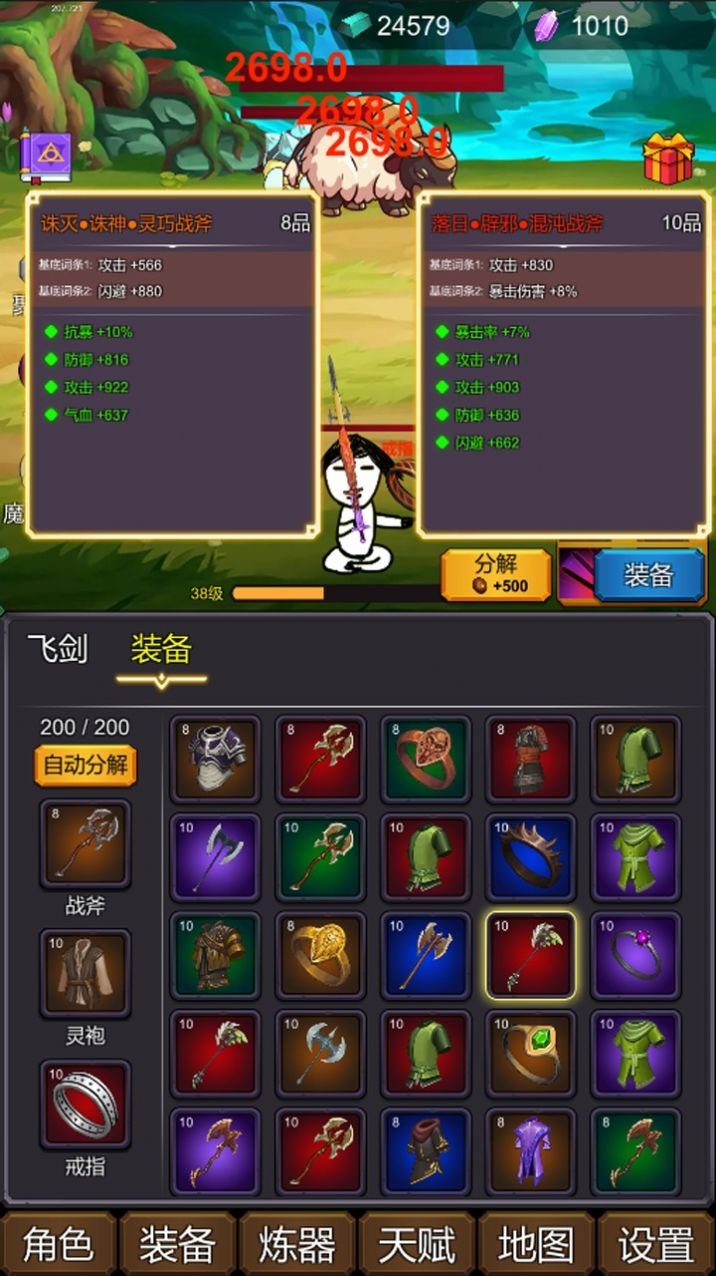The height and width of the screenshot is (1276, 716).
Task: Select the skull ring inventory item
Action: coord(425,759)
